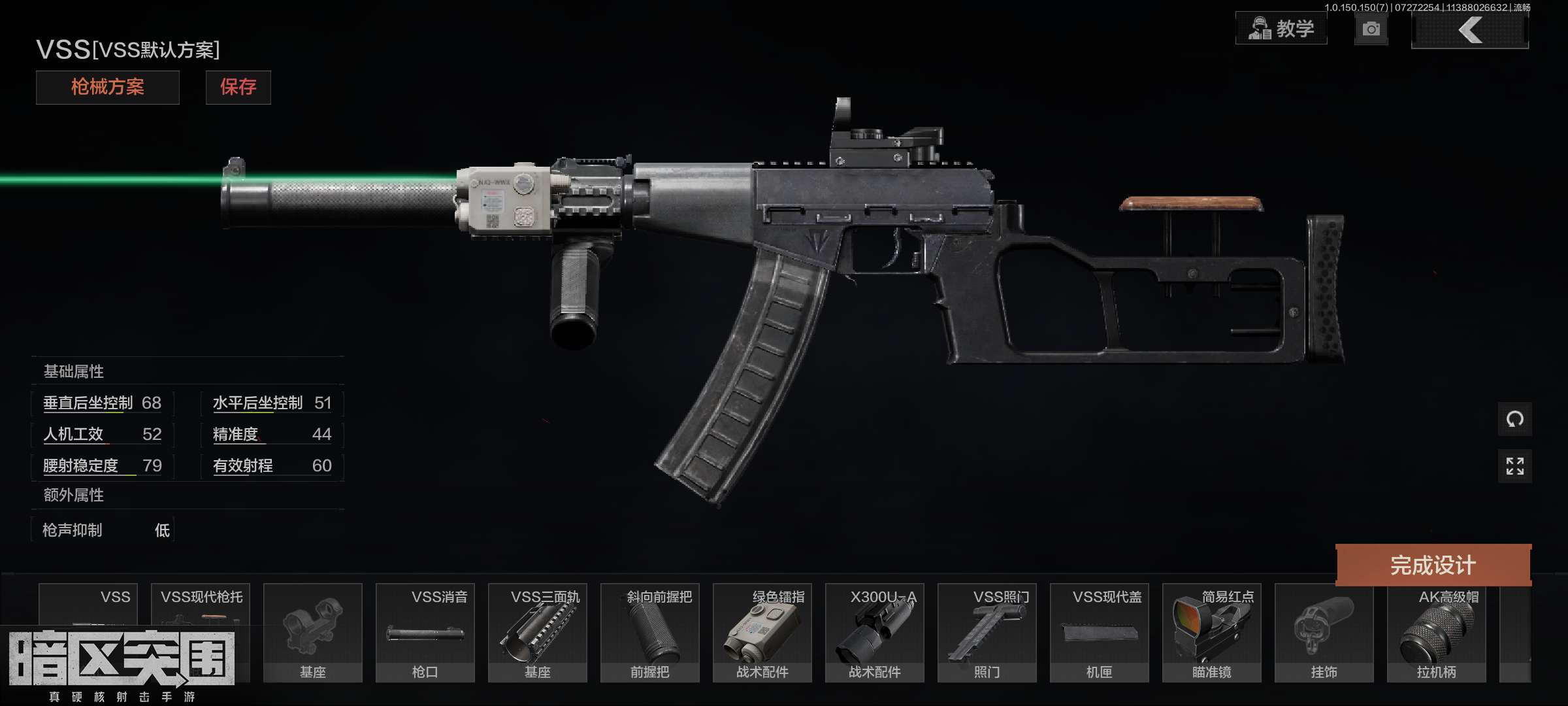Toggle fullscreen weapon view

(x=1514, y=466)
